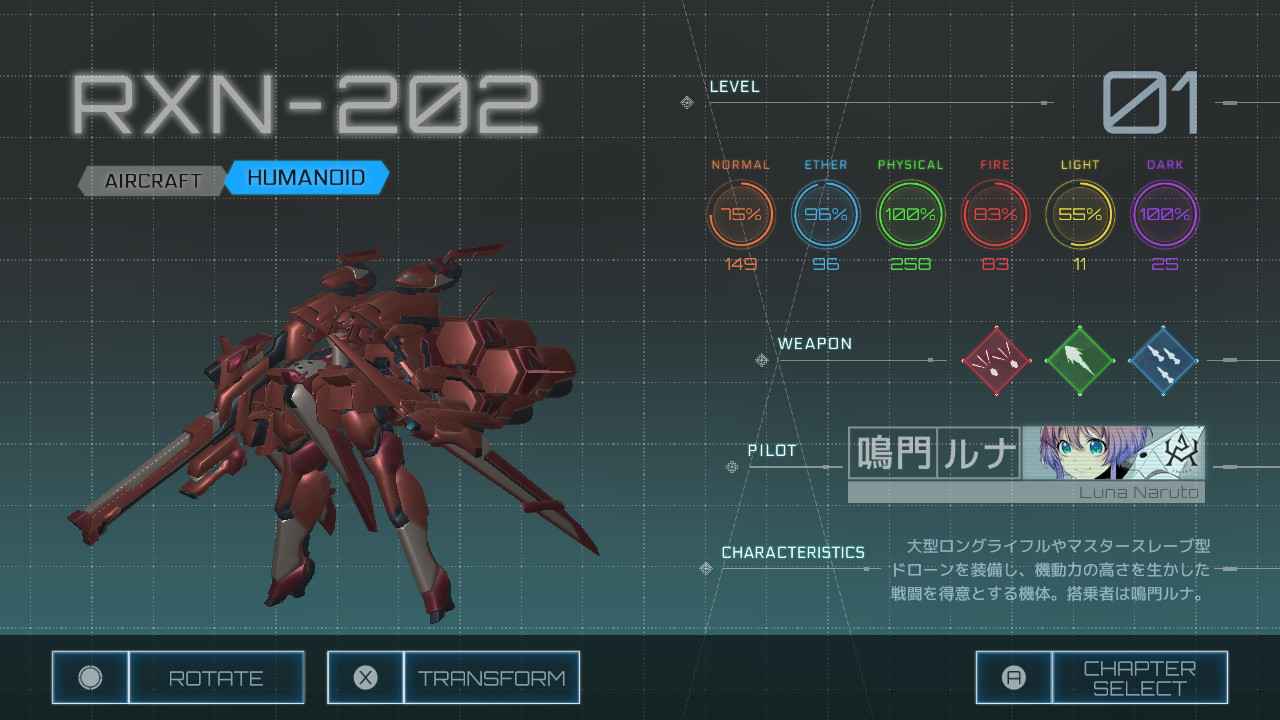Select the HUMANOID form tab
Screen dimensions: 1280x720
tap(305, 178)
